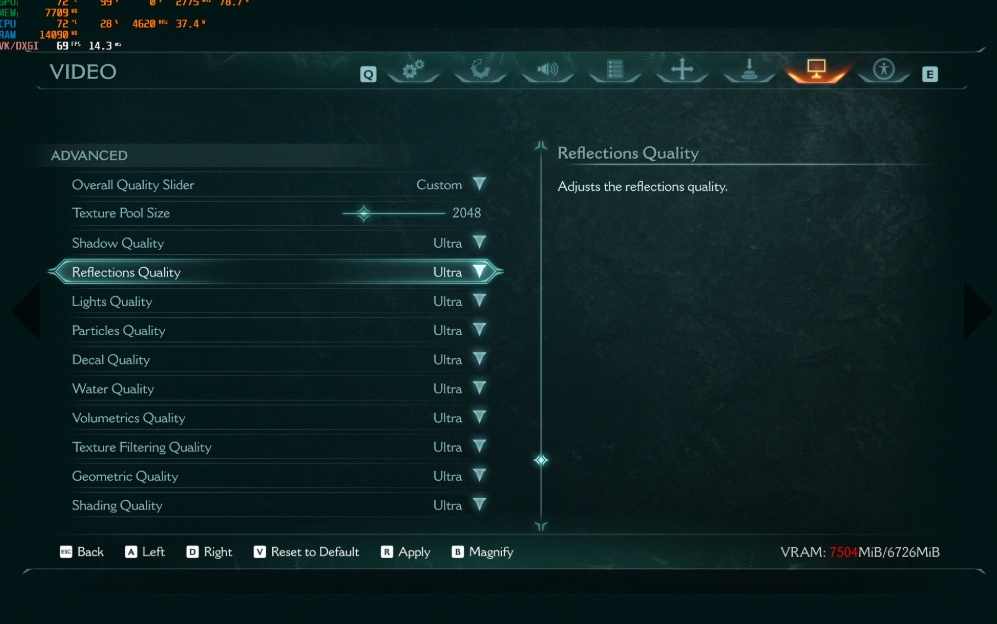Image resolution: width=997 pixels, height=624 pixels.
Task: Change Particles Quality option
Action: (x=479, y=331)
